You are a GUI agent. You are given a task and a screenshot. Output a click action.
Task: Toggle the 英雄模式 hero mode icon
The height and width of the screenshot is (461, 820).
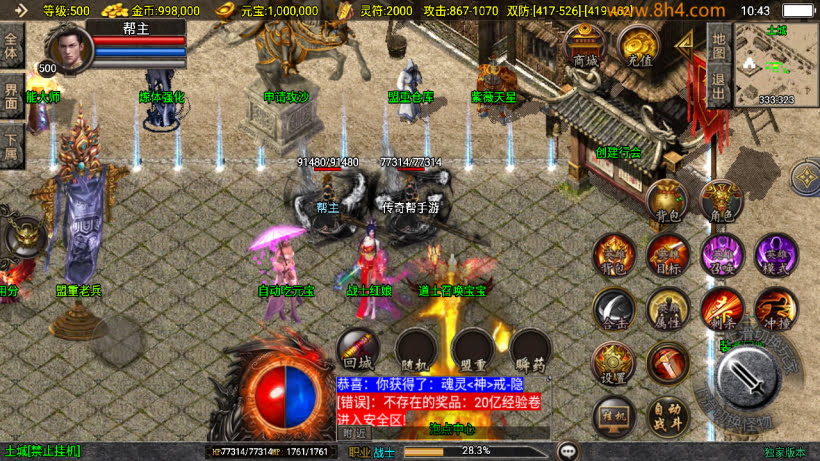click(x=775, y=255)
